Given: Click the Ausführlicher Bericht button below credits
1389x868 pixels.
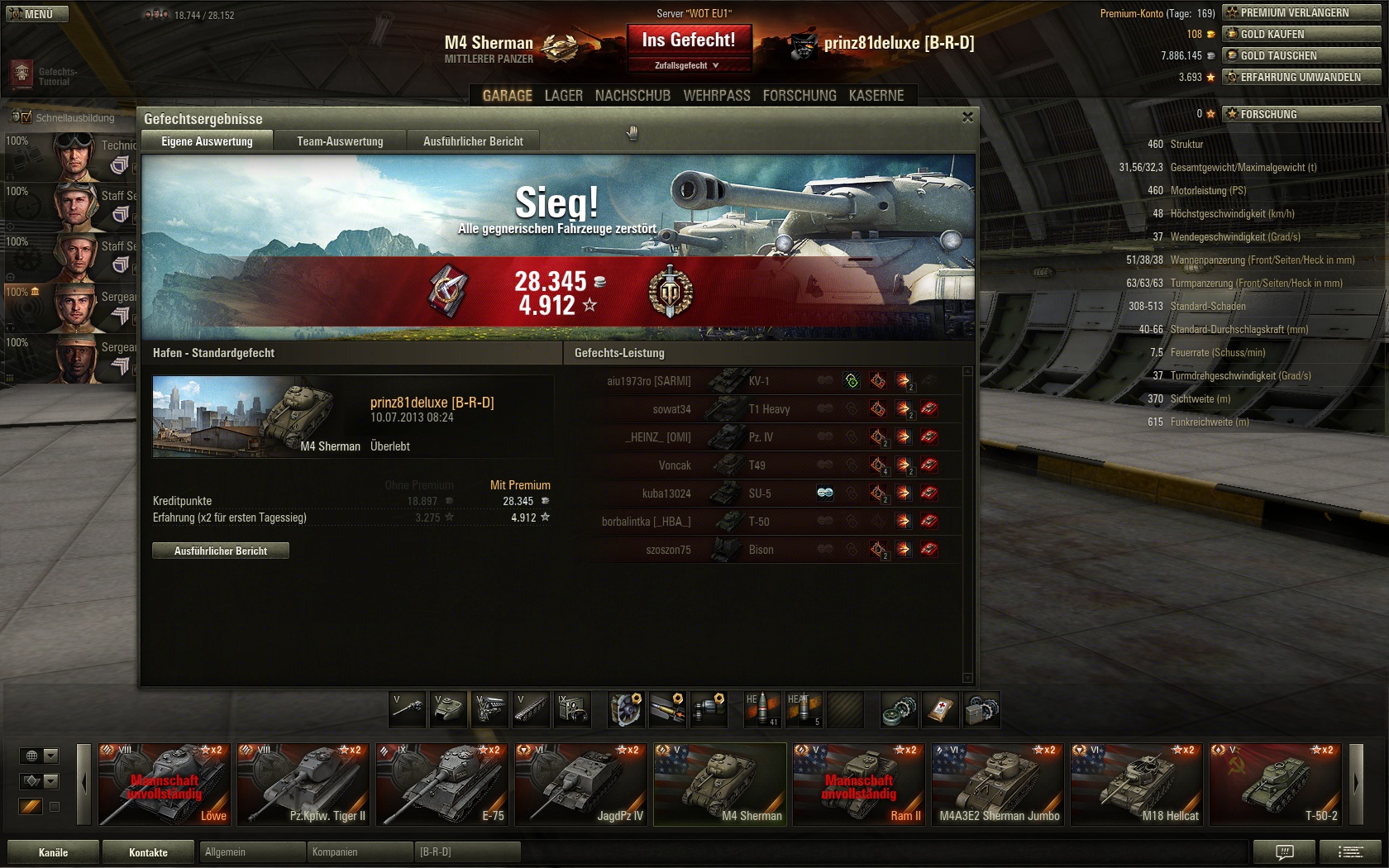Looking at the screenshot, I should point(221,551).
